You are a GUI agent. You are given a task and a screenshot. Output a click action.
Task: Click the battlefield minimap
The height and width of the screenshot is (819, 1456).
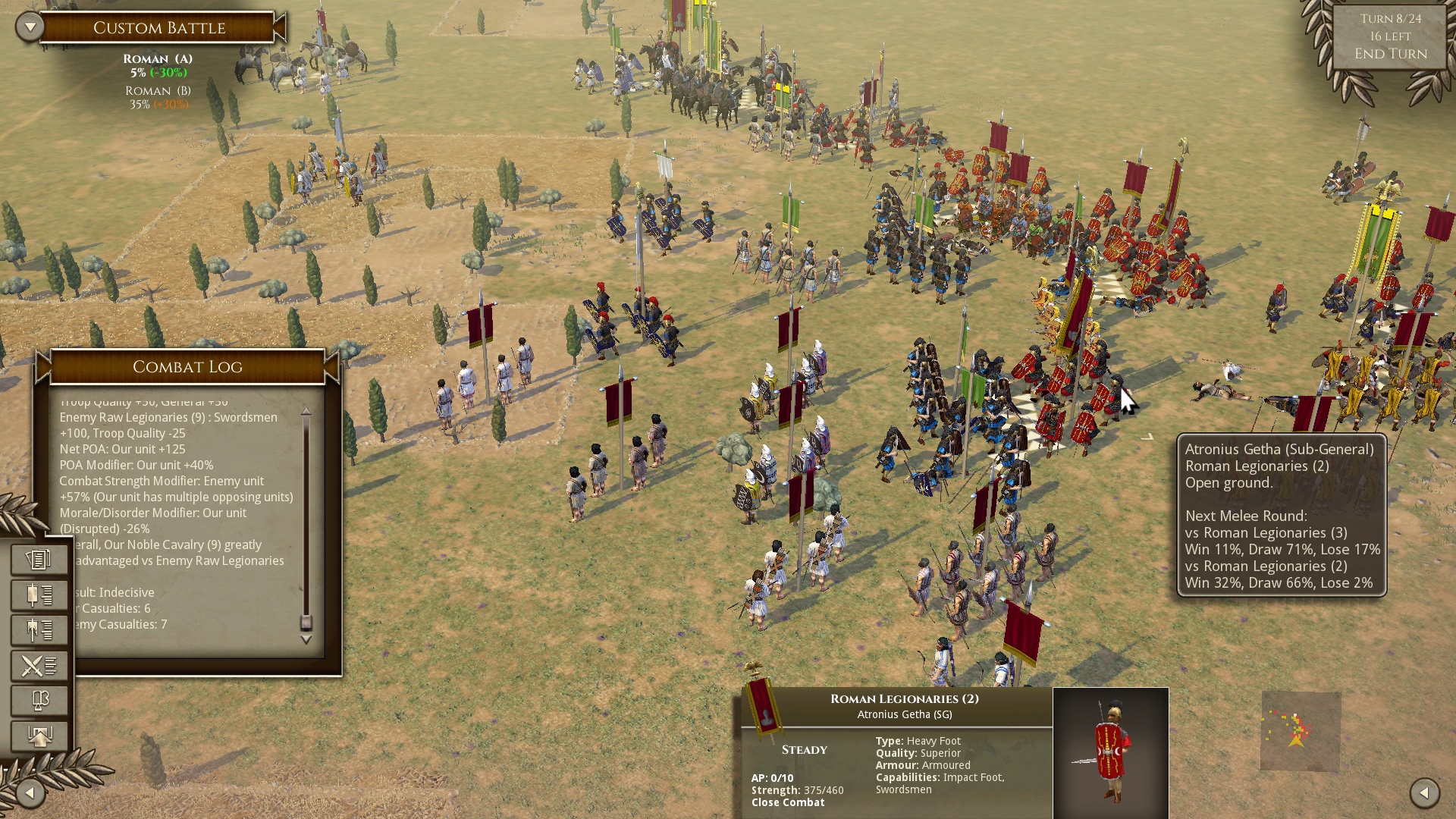[x=1301, y=731]
